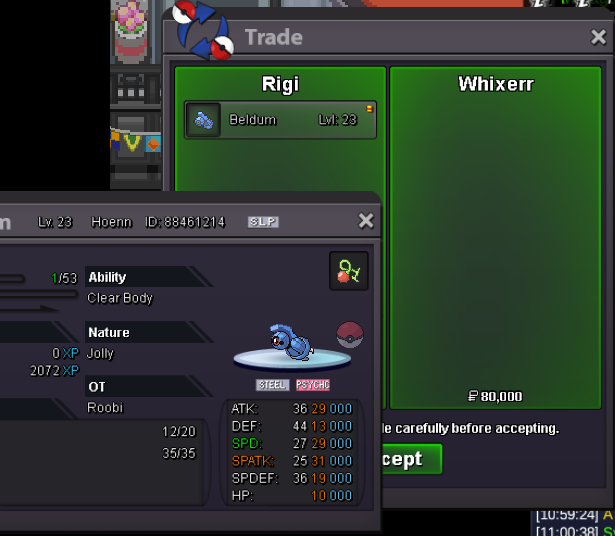Close the Beldum summary panel
615x536 pixels.
(366, 221)
